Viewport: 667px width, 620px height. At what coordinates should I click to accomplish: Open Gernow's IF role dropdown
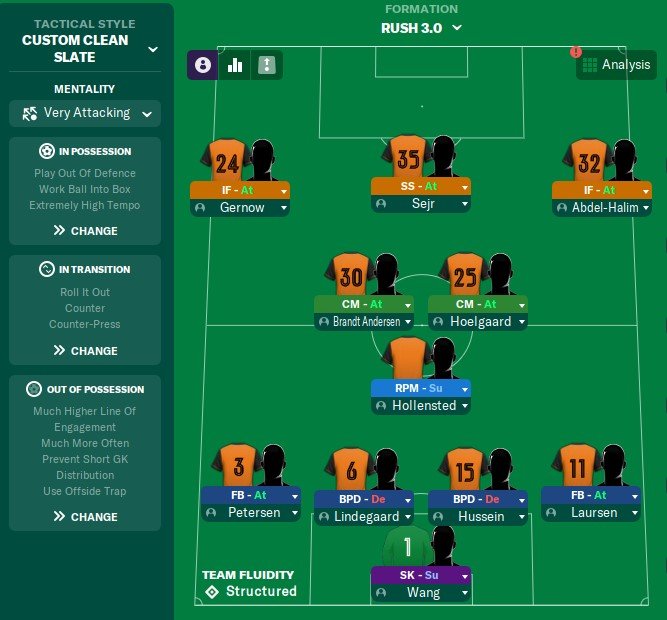click(240, 190)
